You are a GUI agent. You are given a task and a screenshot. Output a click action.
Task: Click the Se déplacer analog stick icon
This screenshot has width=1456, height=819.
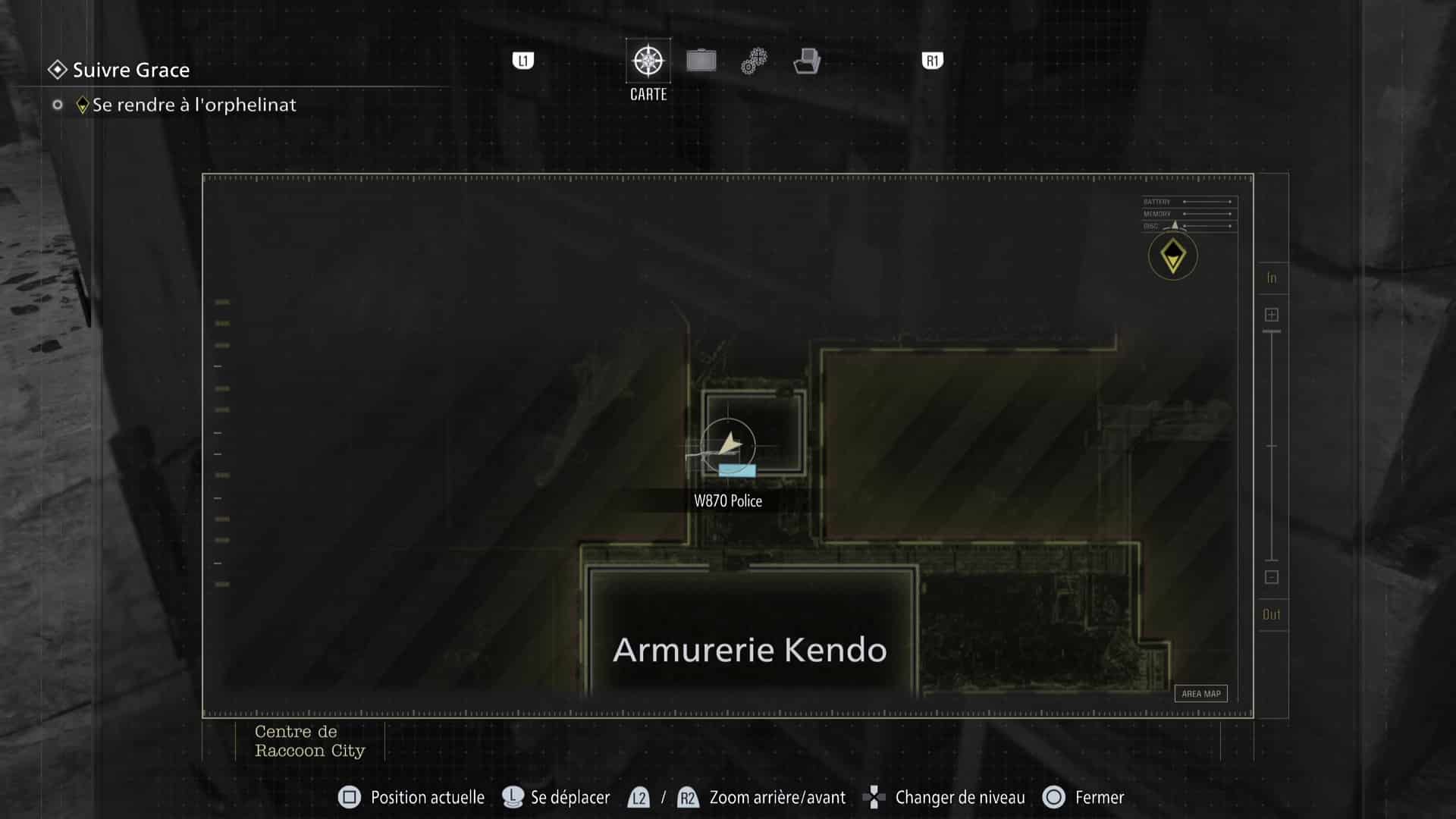(512, 797)
